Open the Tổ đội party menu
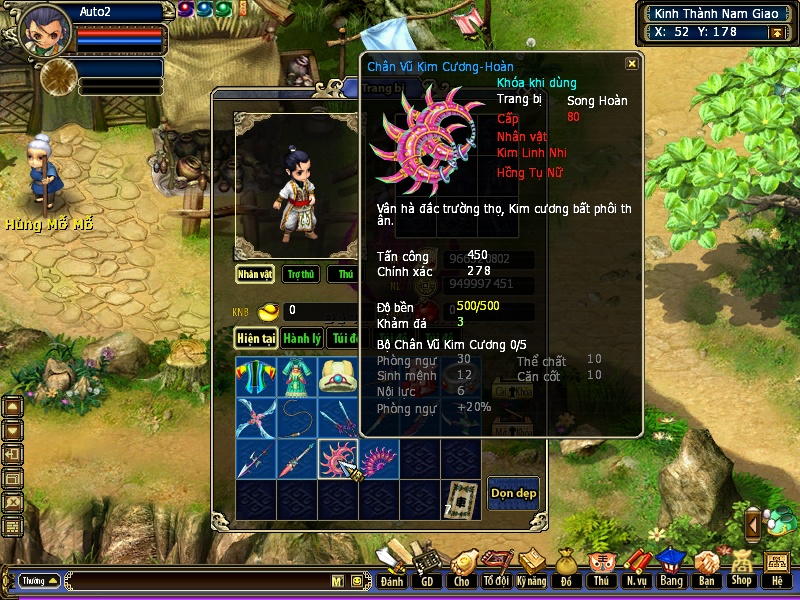The image size is (800, 600). click(x=496, y=569)
